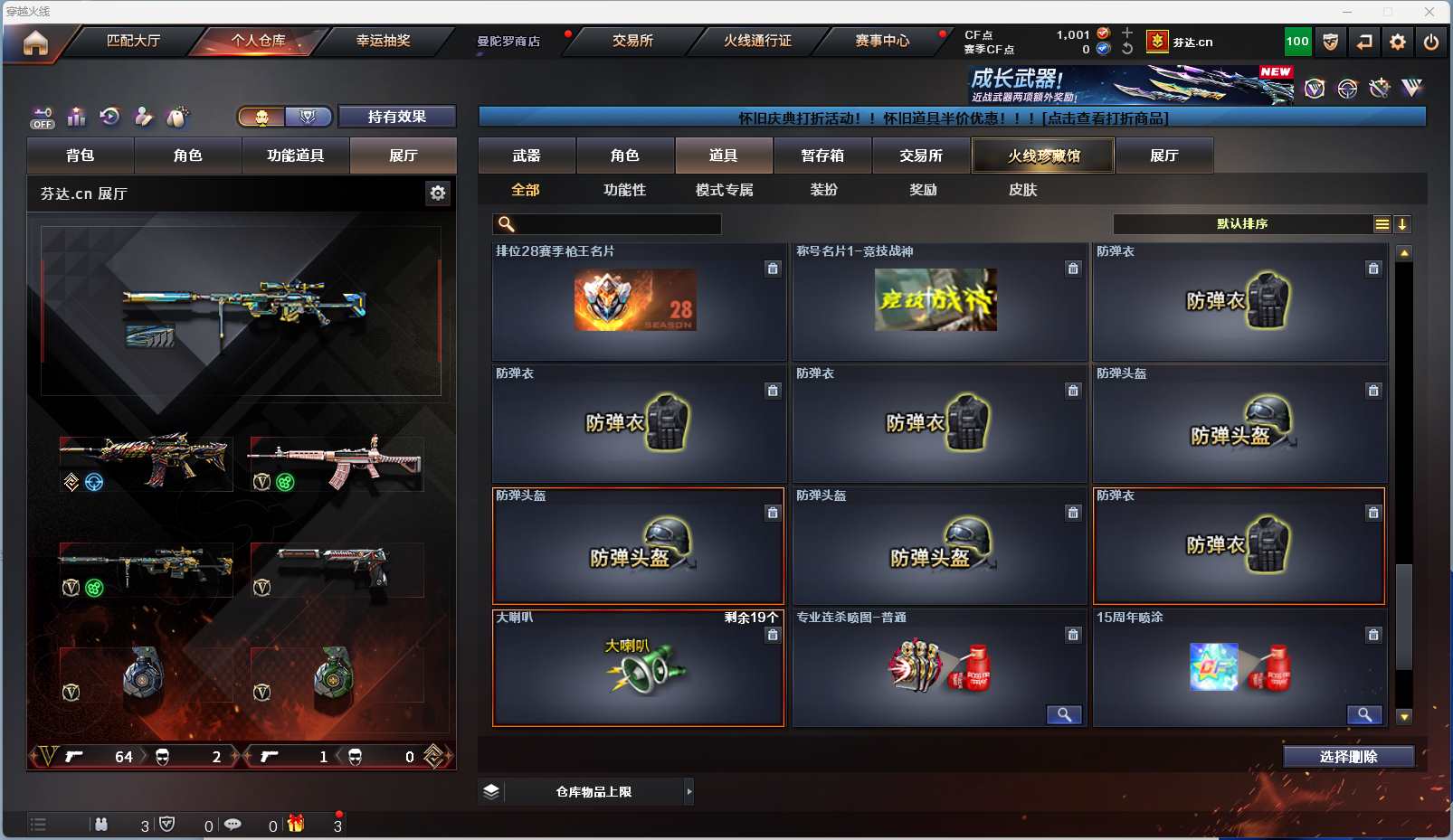Open the 交易所 exchange from the top menu
This screenshot has width=1453, height=840.
point(632,41)
